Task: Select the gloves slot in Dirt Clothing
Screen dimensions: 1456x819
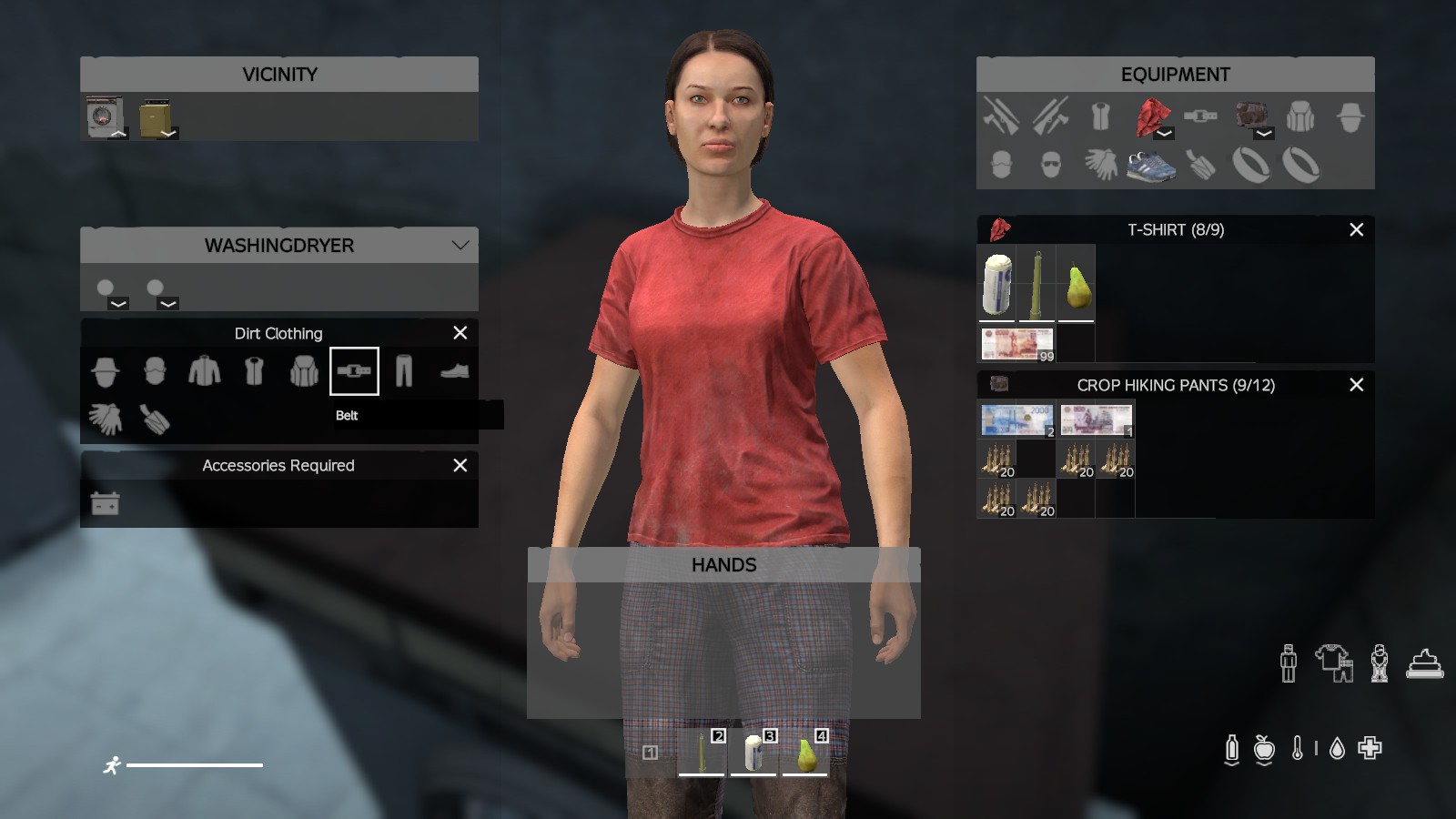Action: coord(106,419)
